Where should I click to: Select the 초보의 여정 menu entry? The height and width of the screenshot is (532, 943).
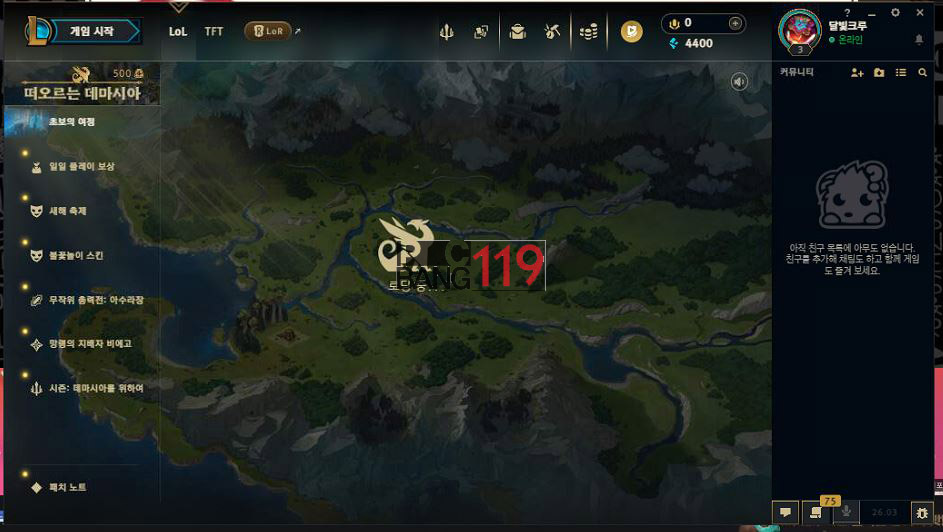(72, 122)
